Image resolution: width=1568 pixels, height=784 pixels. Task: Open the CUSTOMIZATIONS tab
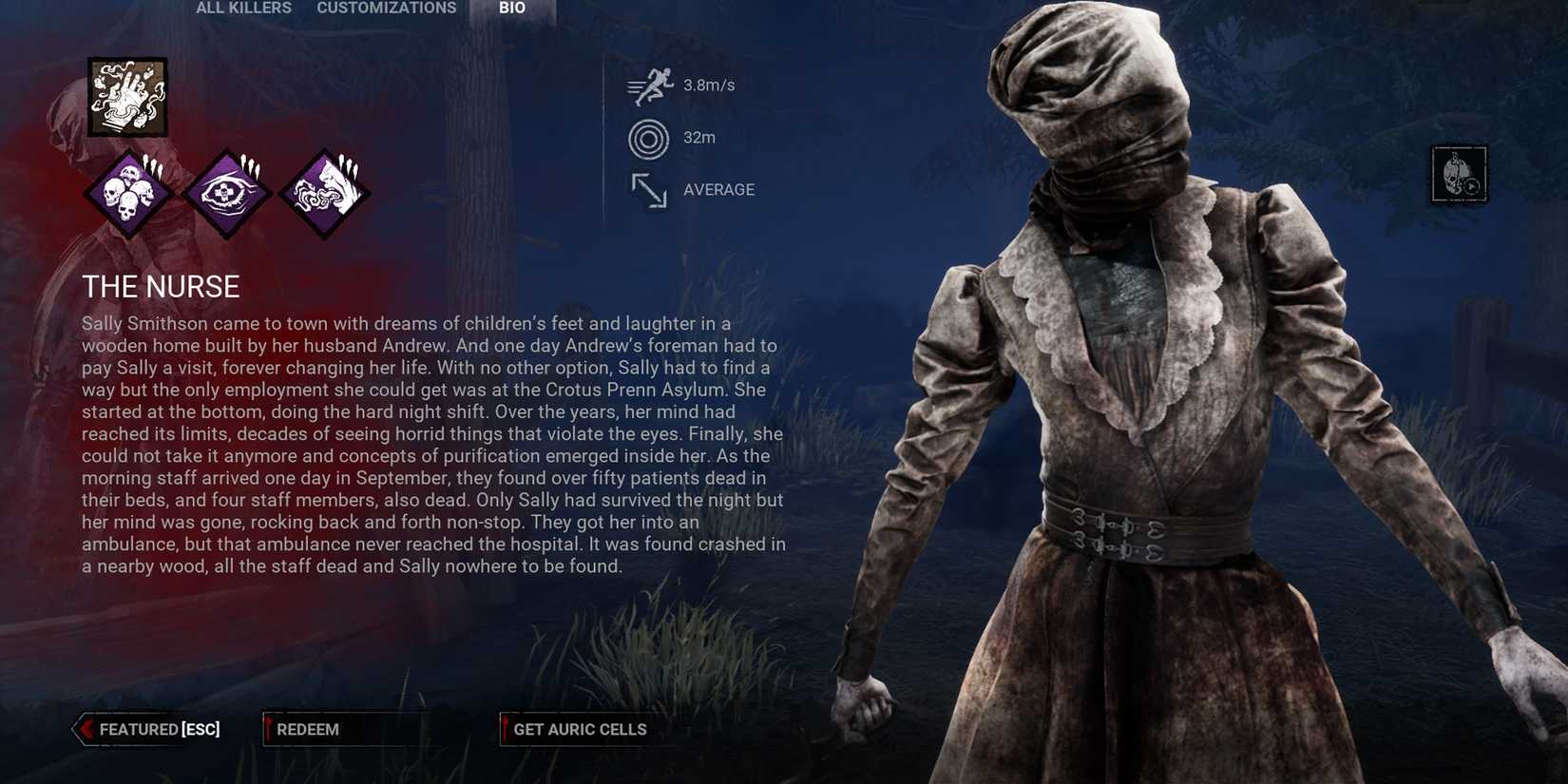[x=386, y=8]
